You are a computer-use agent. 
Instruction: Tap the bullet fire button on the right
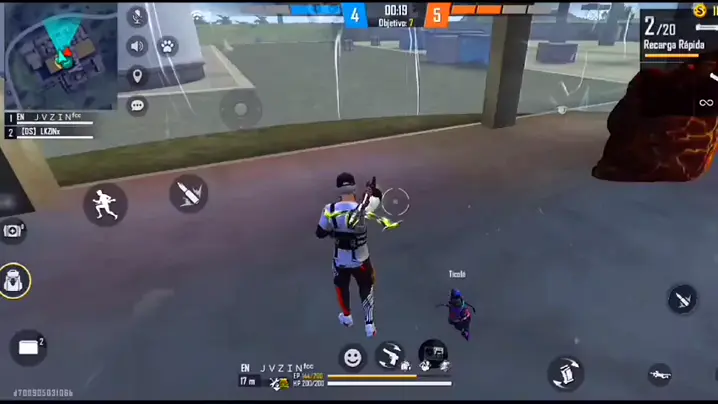[x=682, y=298]
